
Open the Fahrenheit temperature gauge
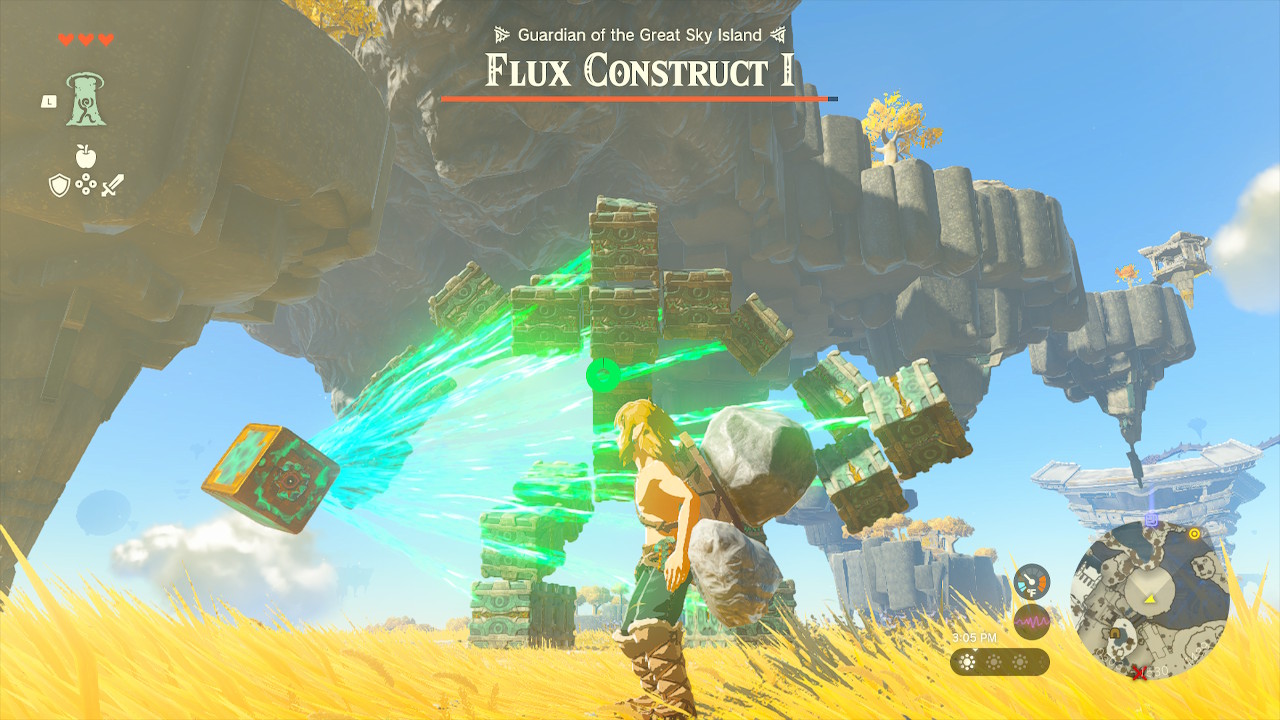tap(1031, 581)
